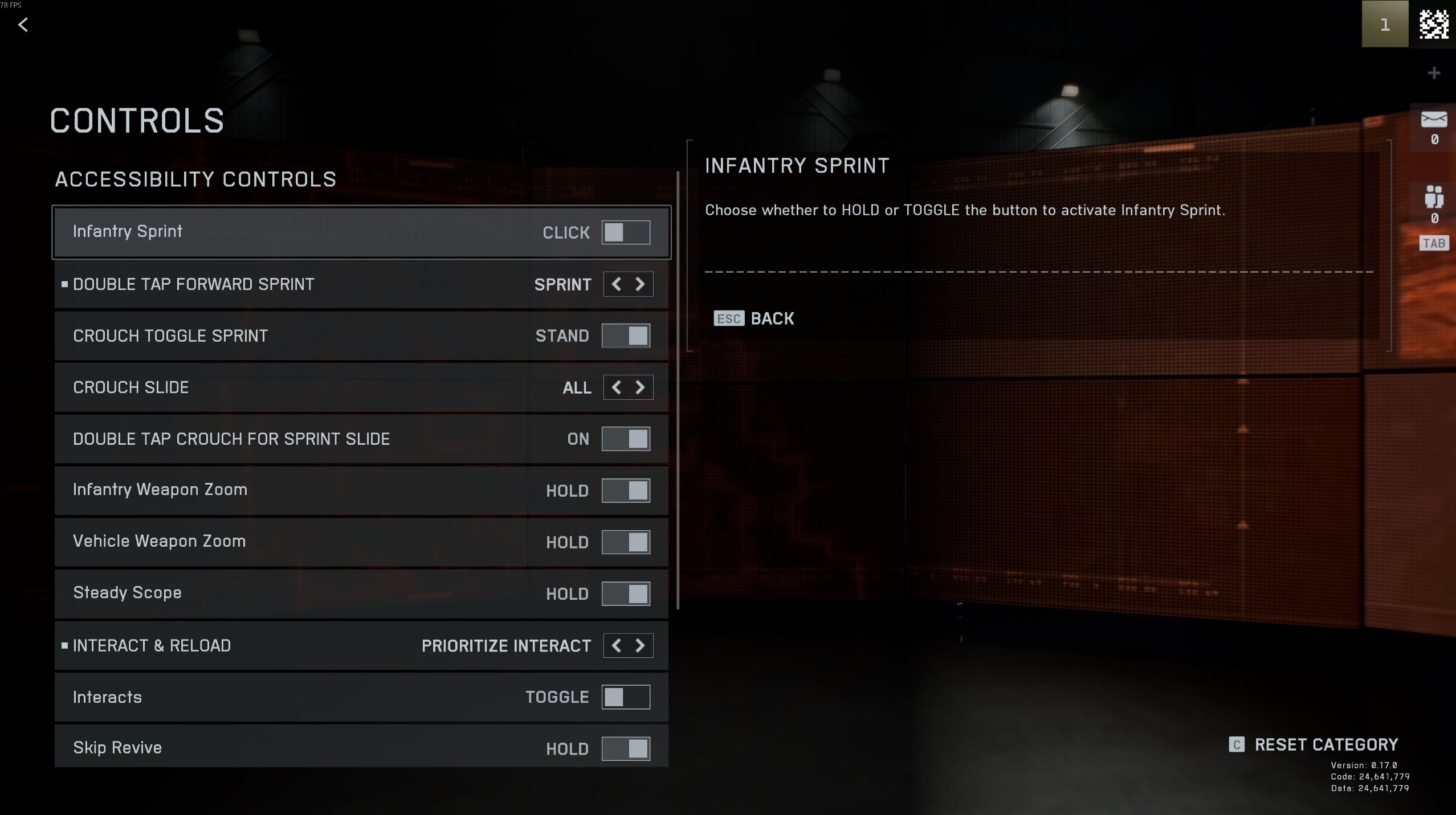The image size is (1456, 815).
Task: Select next Interact & Reload option
Action: click(x=640, y=646)
